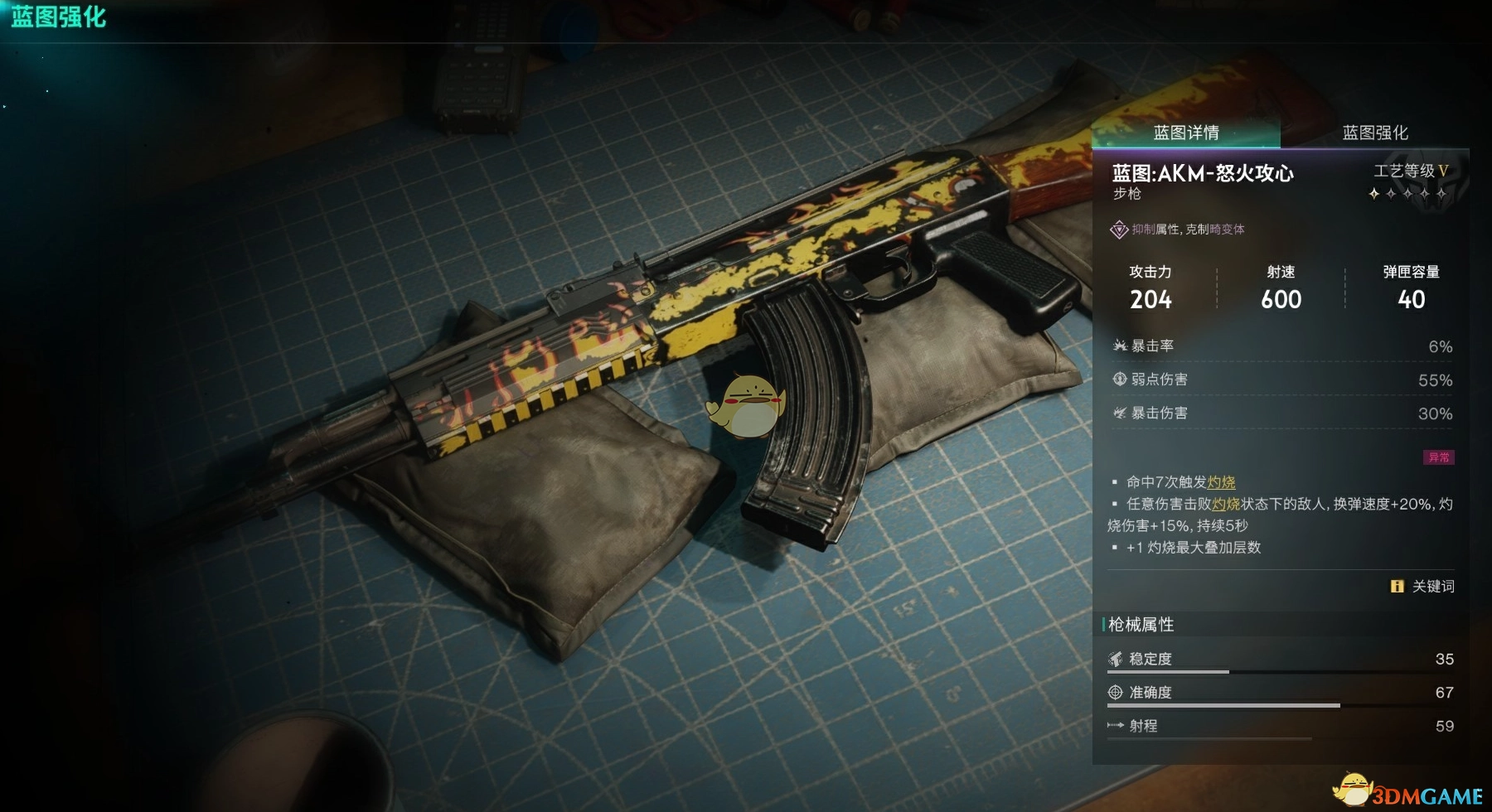Open the 关键词 keyword info
The height and width of the screenshot is (812, 1492).
[x=1422, y=586]
